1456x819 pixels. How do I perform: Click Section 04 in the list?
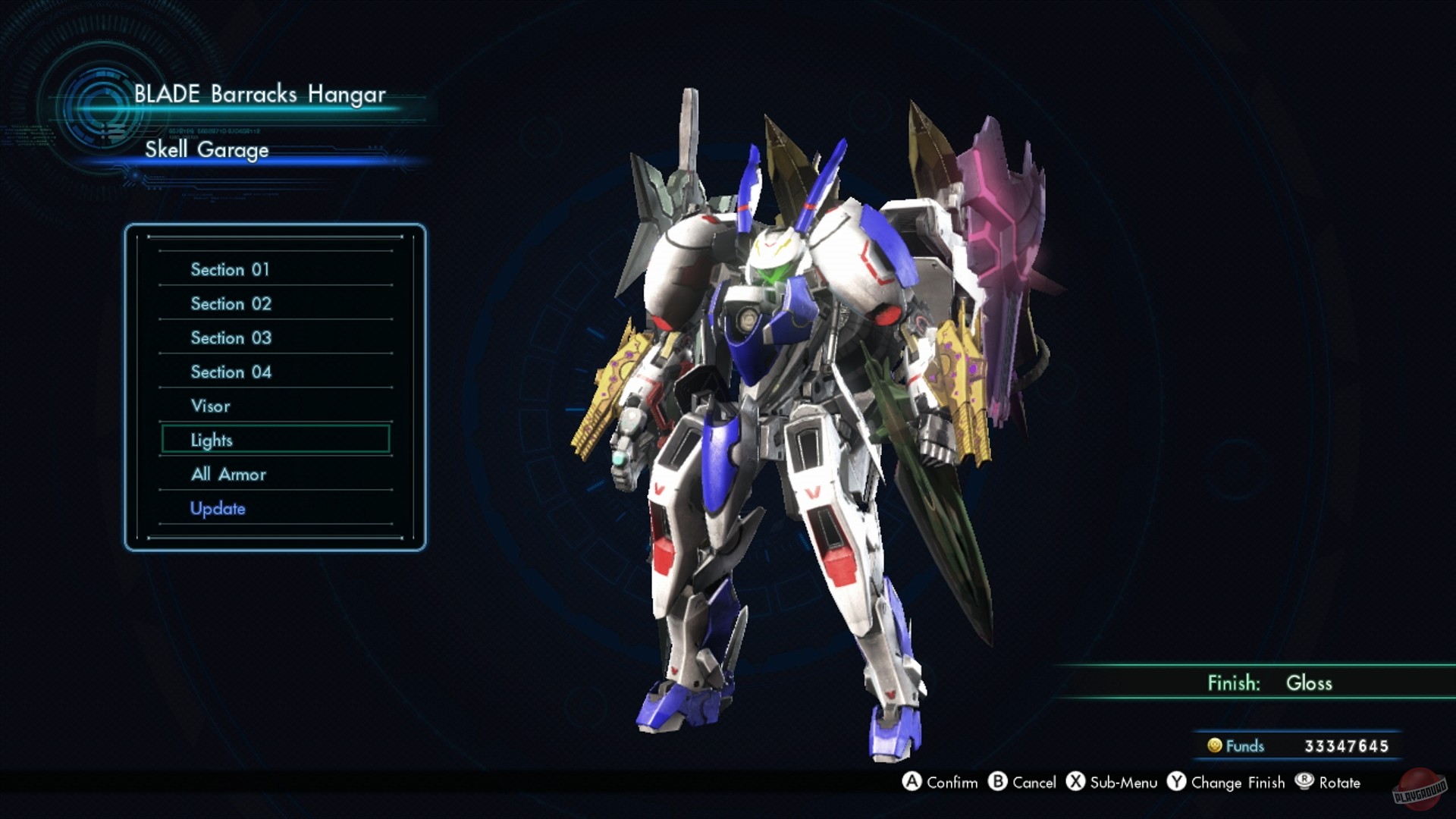point(230,372)
